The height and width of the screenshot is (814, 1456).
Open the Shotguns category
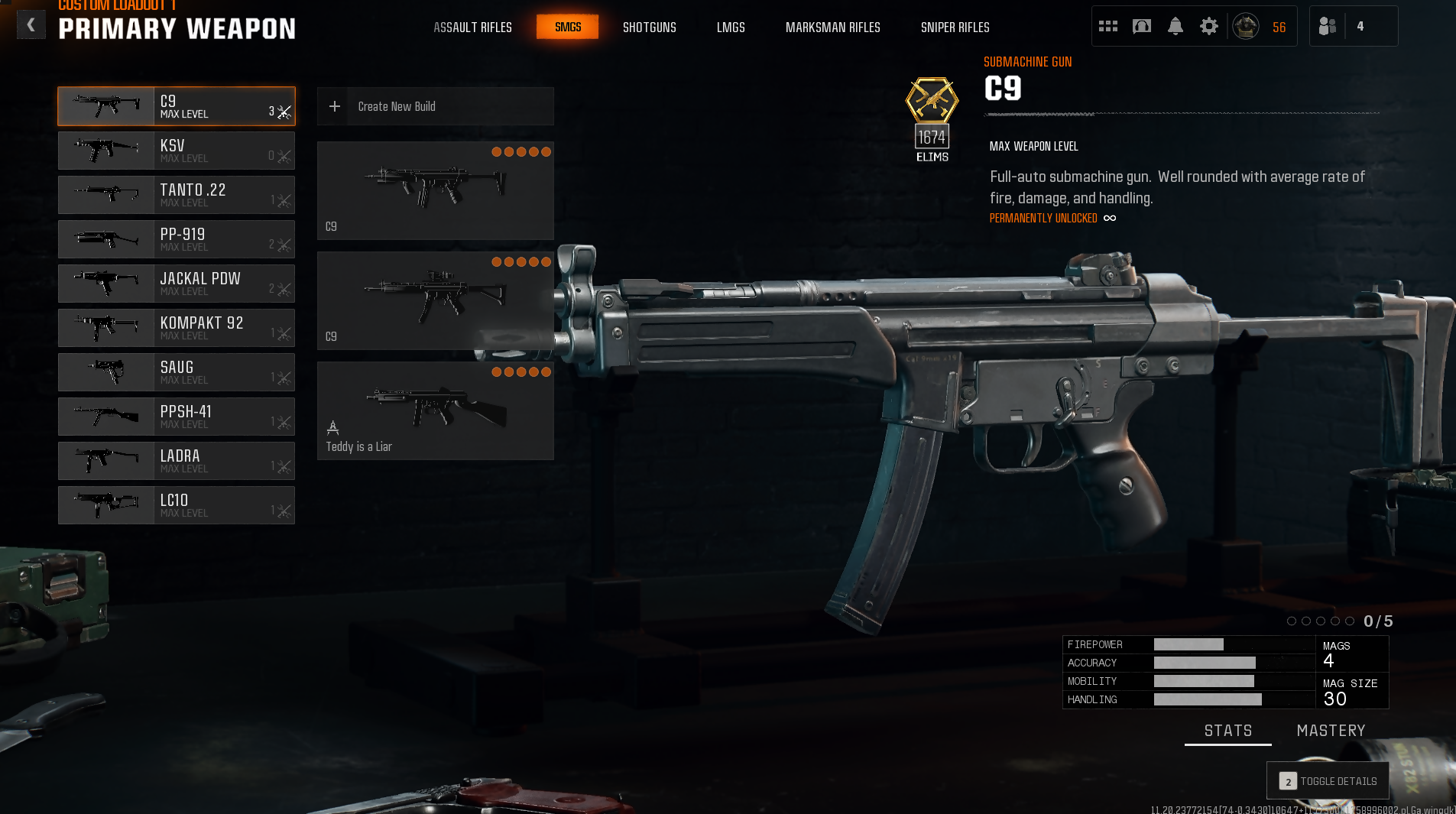(649, 28)
